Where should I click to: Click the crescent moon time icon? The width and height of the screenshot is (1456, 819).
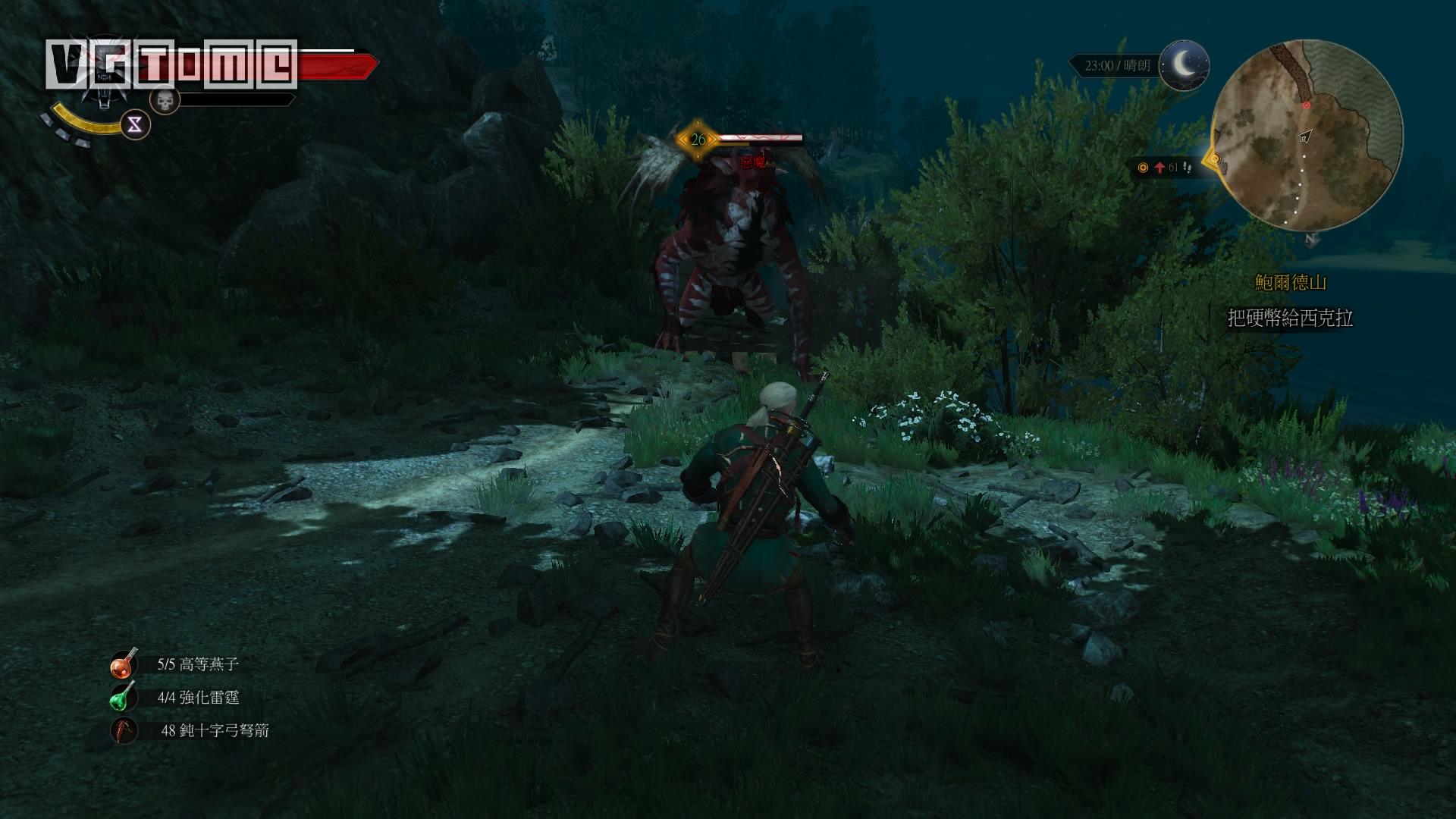(x=1185, y=65)
